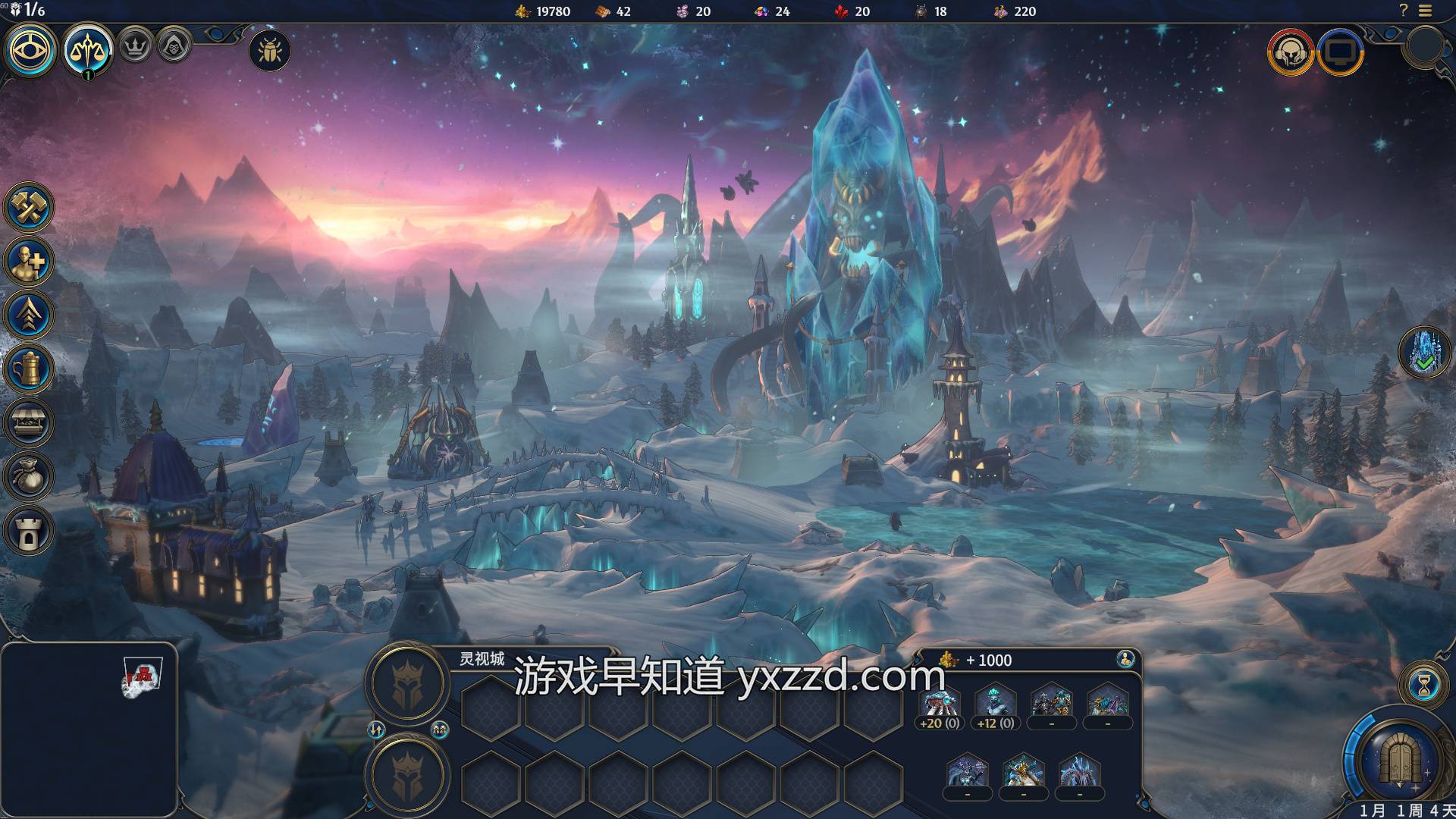The height and width of the screenshot is (819, 1456).
Task: Open the triple-arrow upgrade menu
Action: tap(30, 315)
